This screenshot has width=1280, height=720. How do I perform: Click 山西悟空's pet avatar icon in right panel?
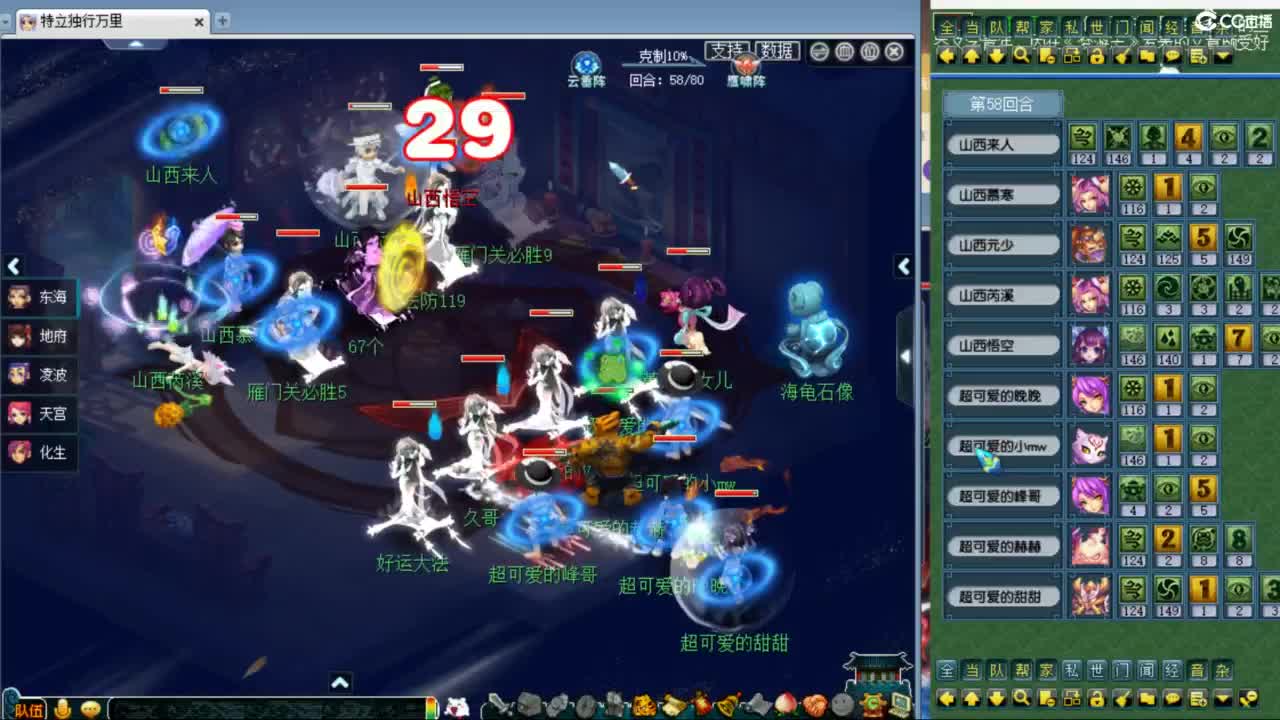(x=1090, y=344)
